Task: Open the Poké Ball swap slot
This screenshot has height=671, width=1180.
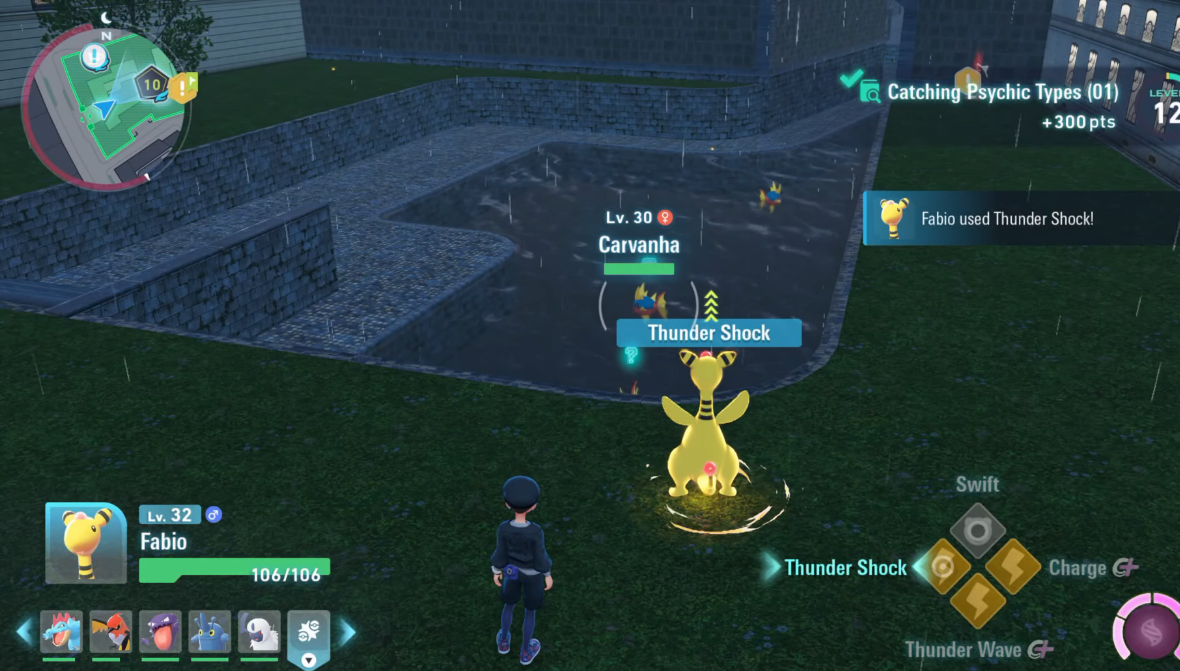Action: [x=308, y=634]
